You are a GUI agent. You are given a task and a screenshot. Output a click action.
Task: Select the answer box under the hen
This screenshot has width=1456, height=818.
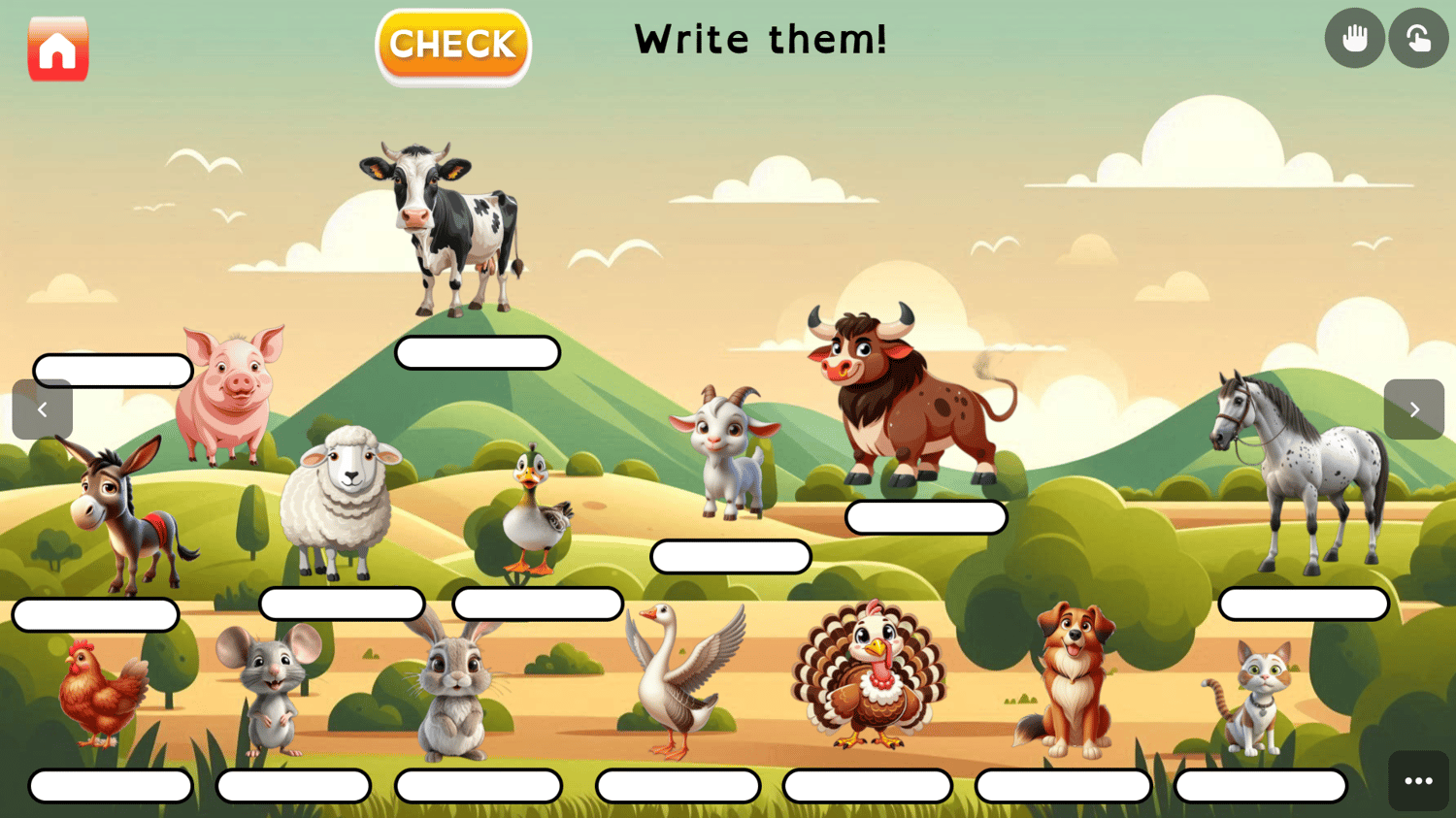111,786
